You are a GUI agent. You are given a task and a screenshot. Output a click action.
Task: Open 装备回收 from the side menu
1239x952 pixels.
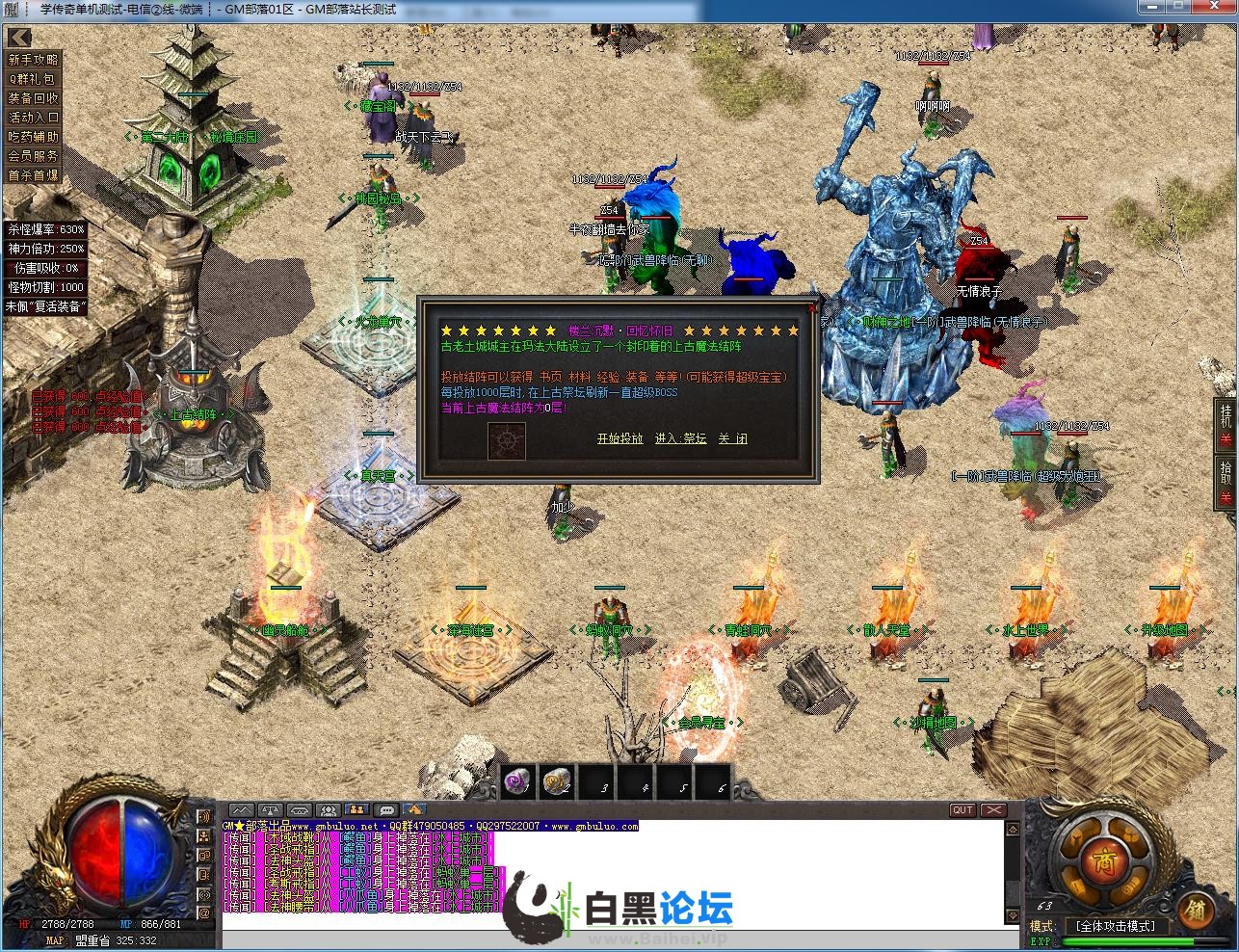click(x=34, y=98)
